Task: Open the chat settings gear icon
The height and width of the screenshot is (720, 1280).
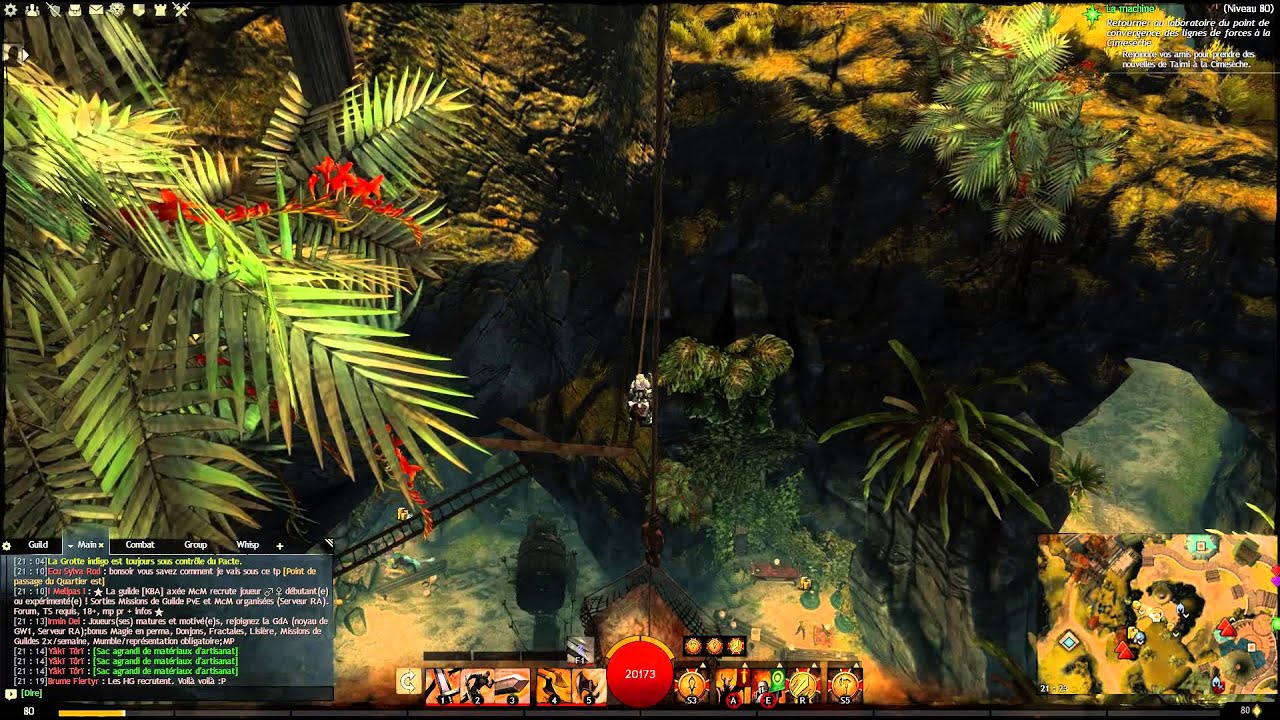Action: tap(6, 545)
